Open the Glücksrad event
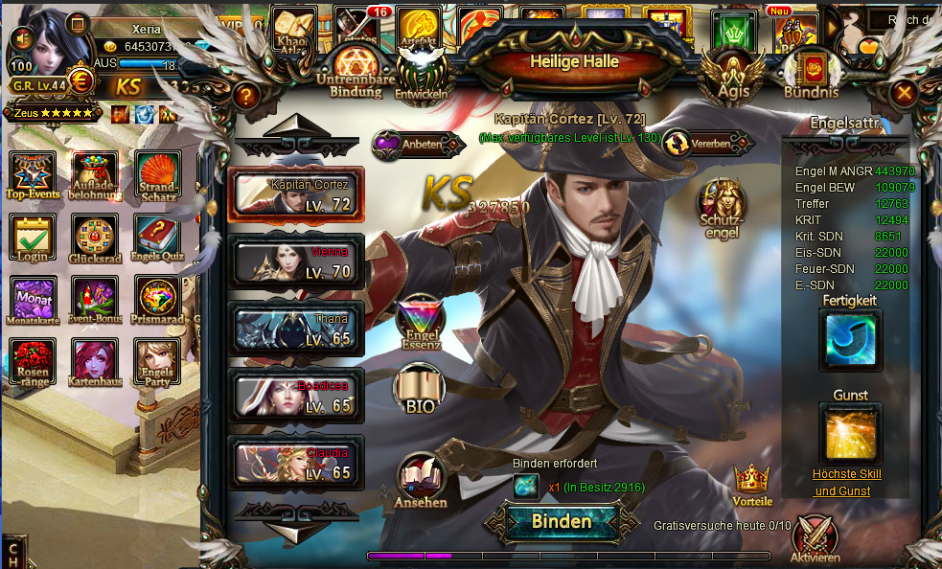 (95, 241)
